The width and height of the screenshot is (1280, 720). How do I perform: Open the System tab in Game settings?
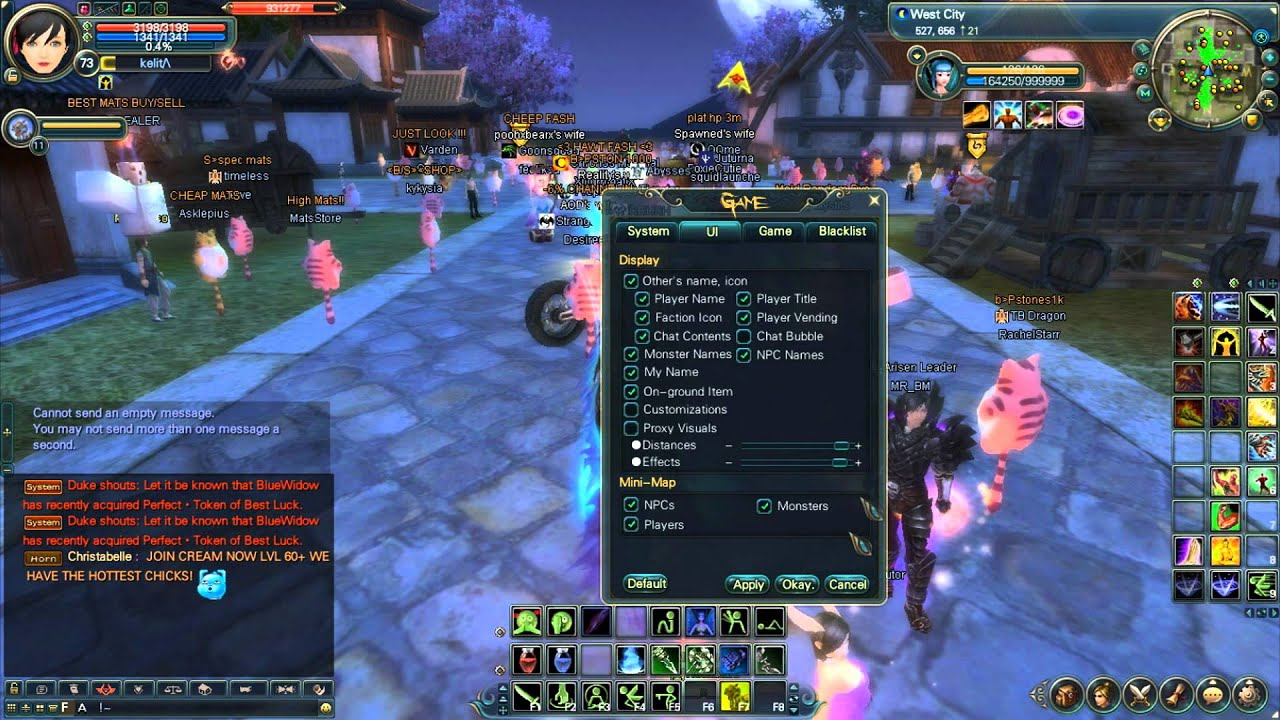(646, 231)
